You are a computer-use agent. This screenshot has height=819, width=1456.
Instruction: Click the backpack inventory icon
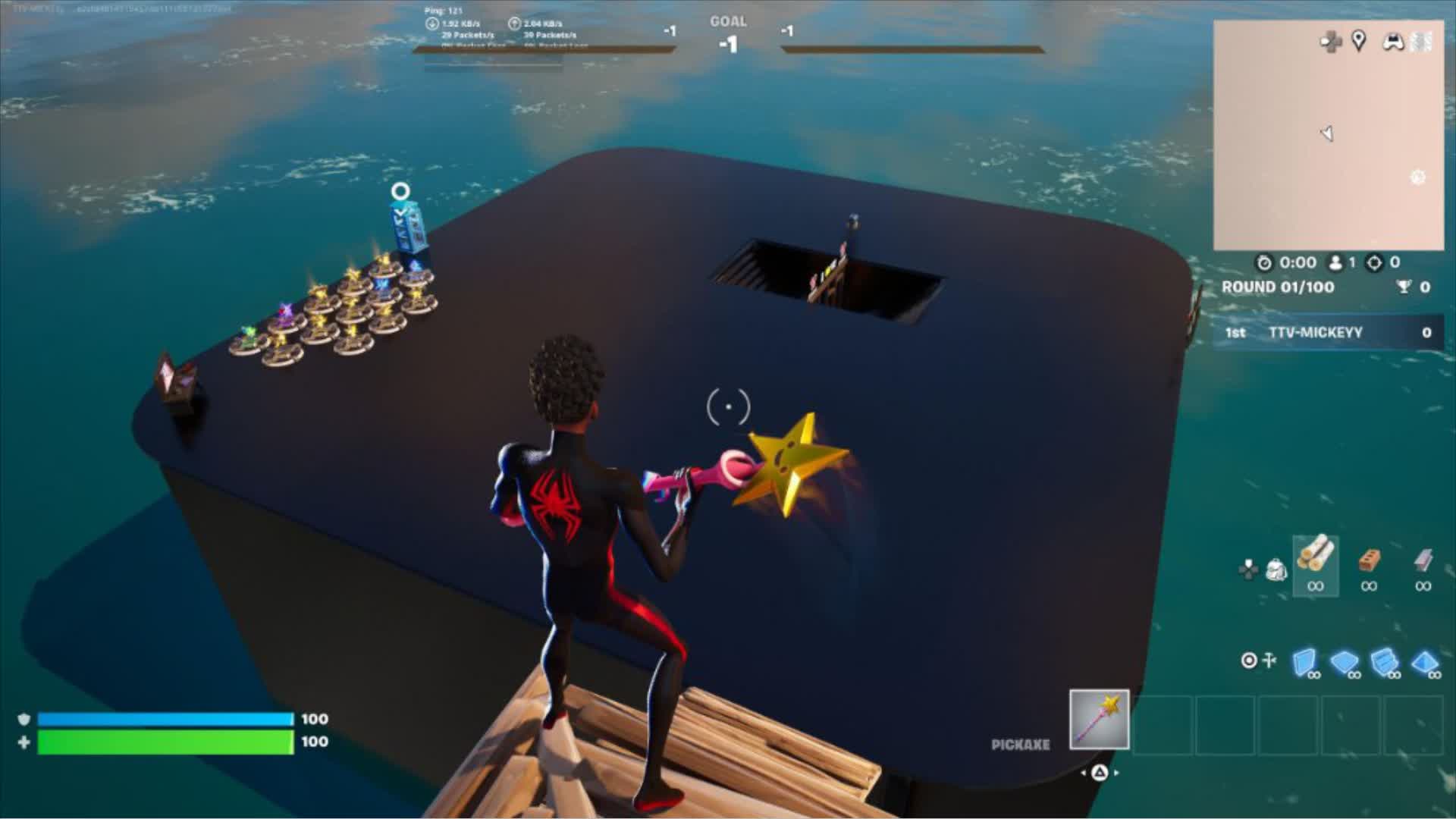[1276, 571]
